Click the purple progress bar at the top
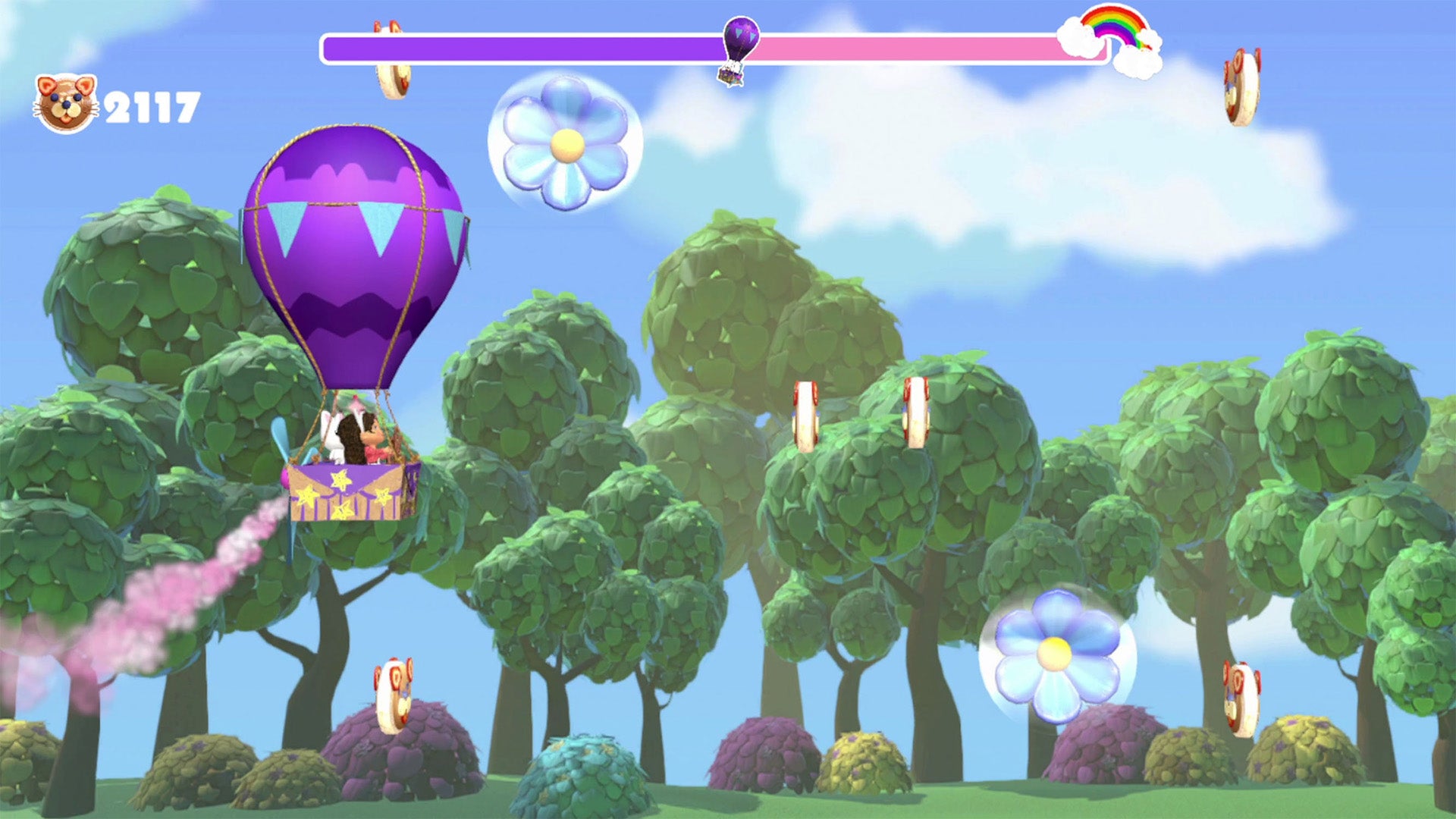 (x=531, y=45)
